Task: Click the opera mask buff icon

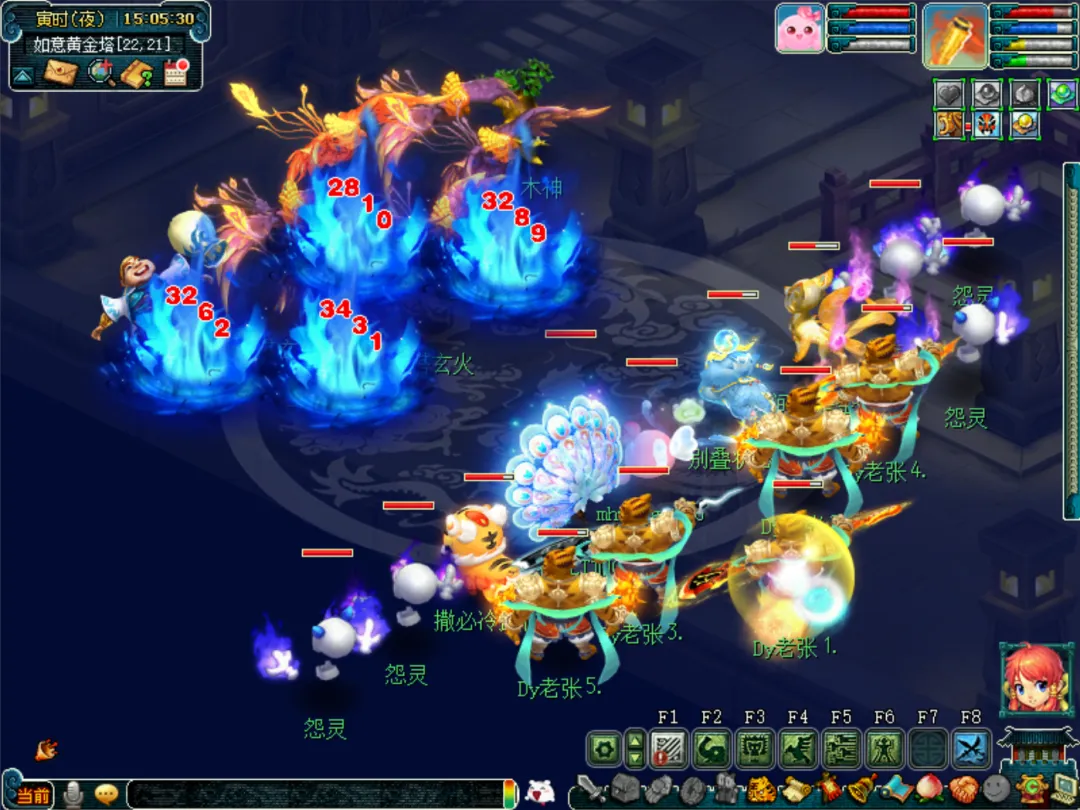Action: coord(986,125)
